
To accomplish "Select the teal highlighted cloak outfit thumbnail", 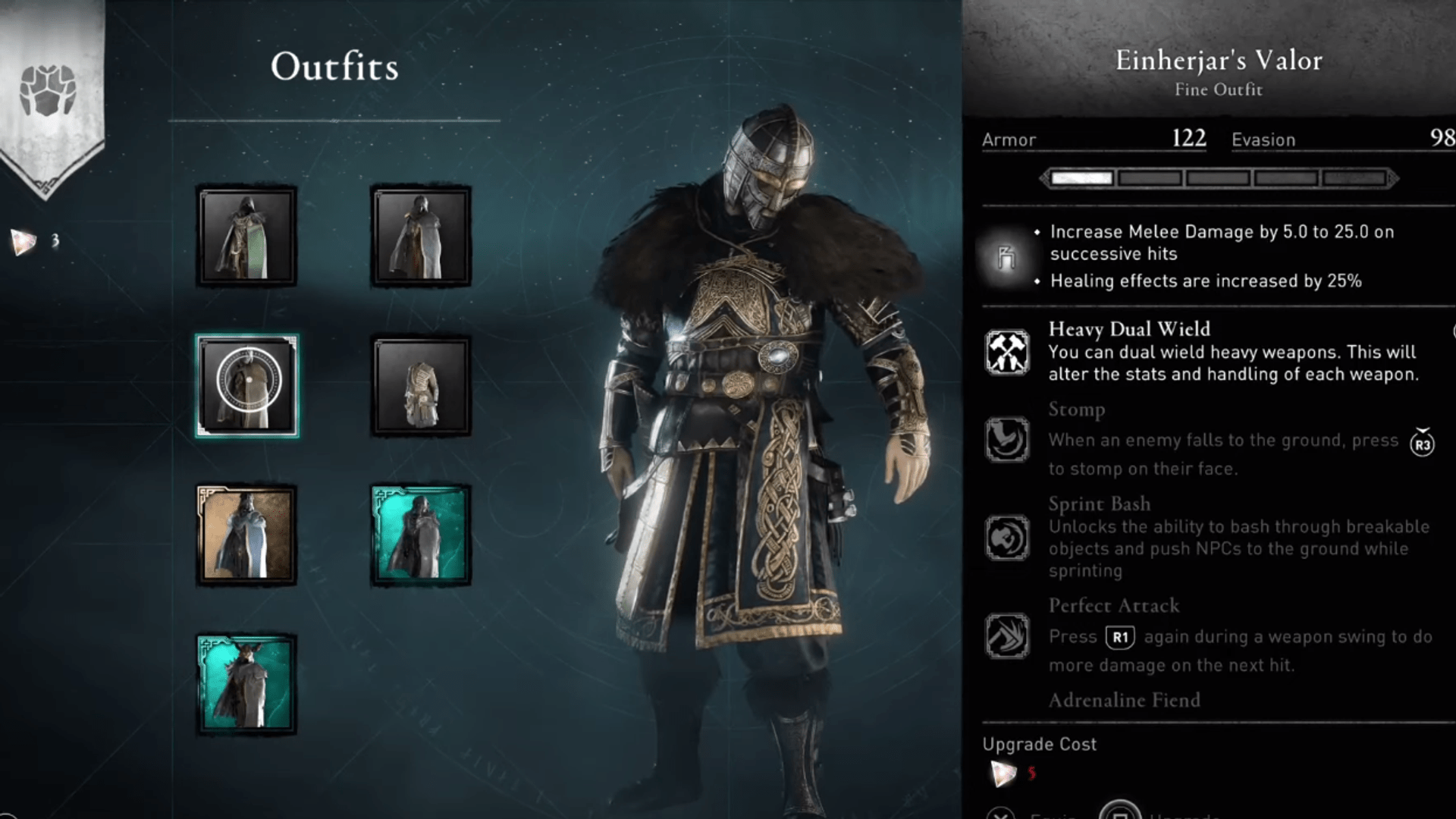I will click(419, 533).
